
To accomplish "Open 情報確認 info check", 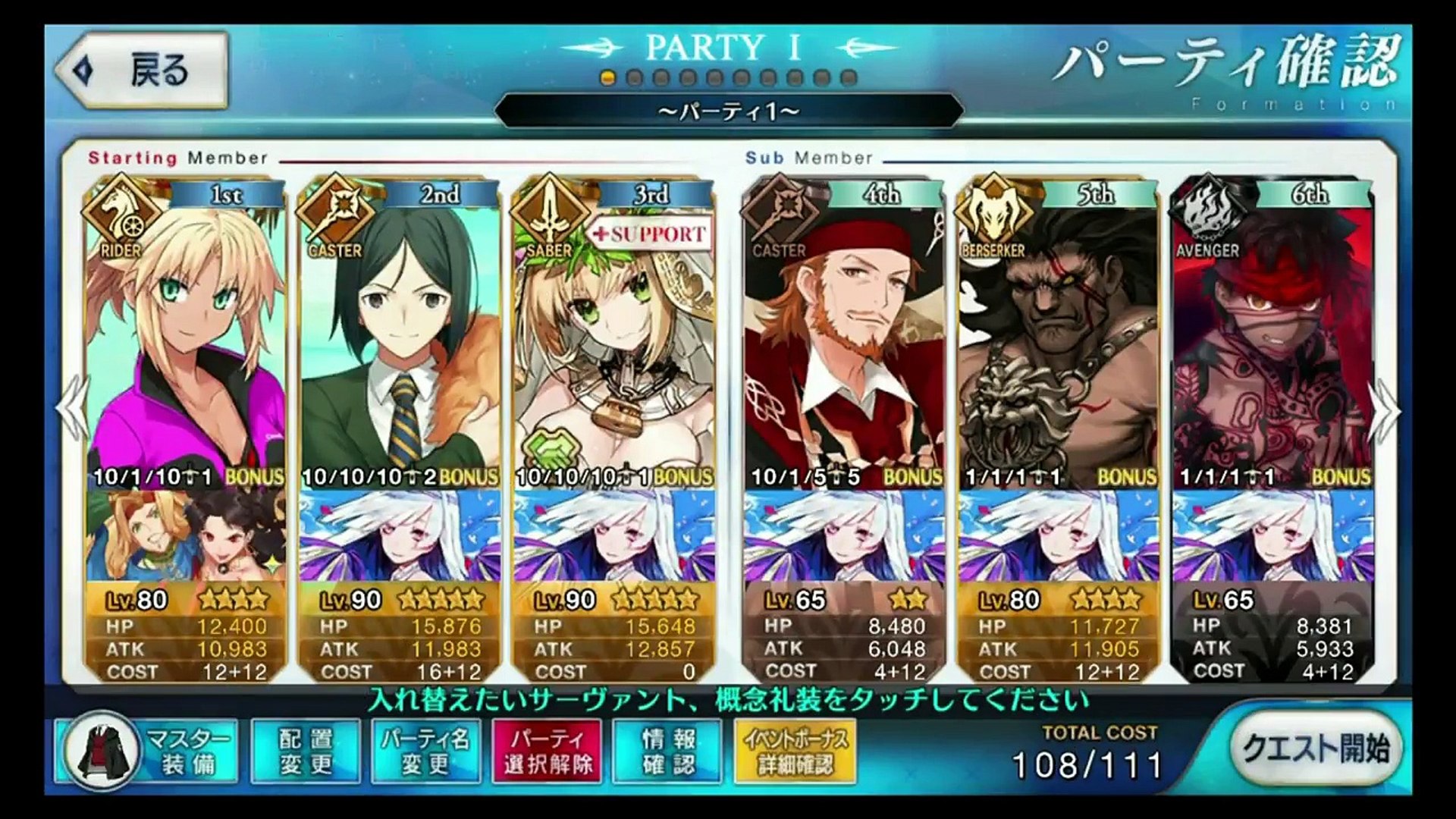I will (x=668, y=751).
